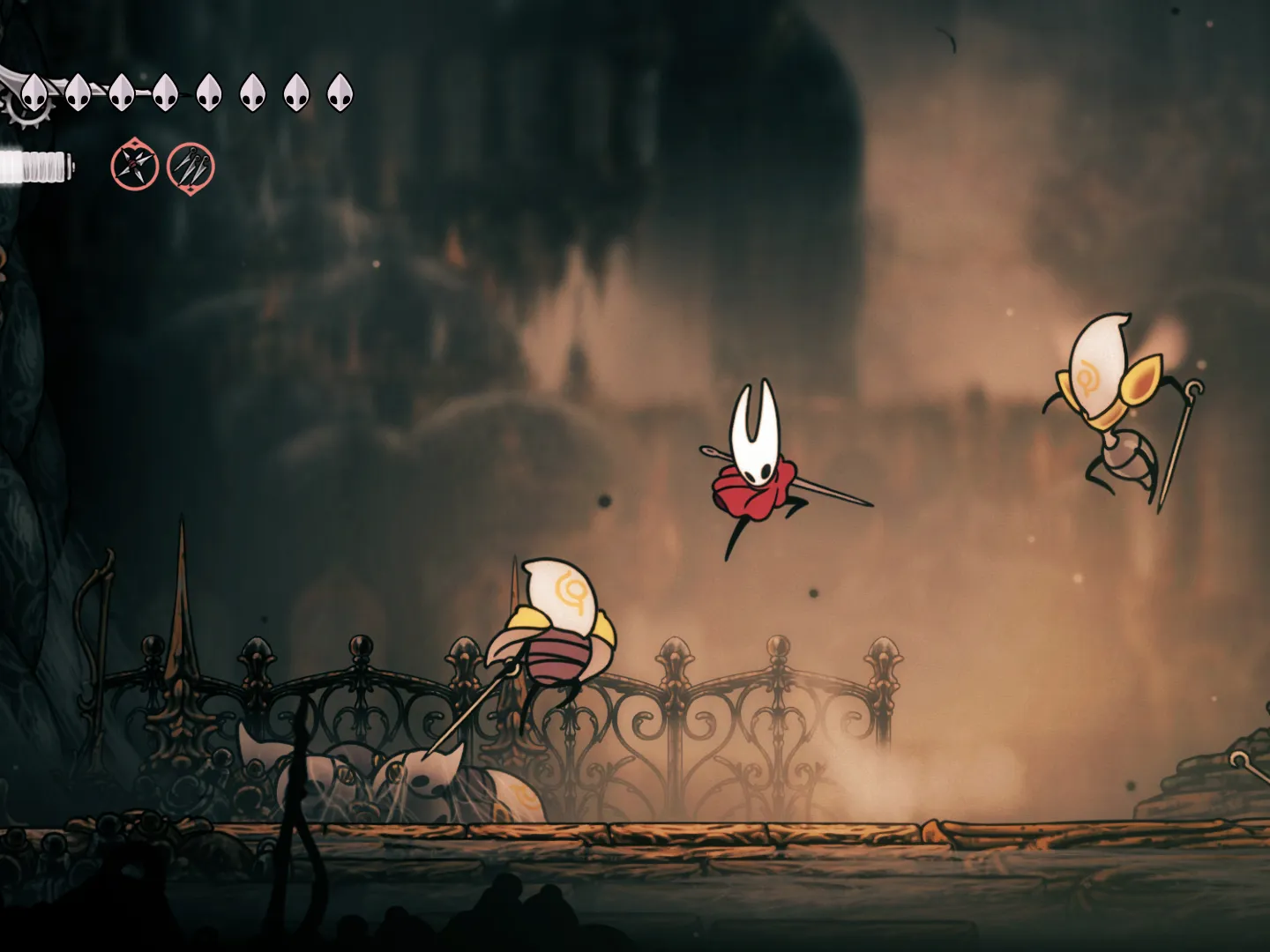
Task: Click Hornet mid-jump with her needle
Action: coord(758,467)
